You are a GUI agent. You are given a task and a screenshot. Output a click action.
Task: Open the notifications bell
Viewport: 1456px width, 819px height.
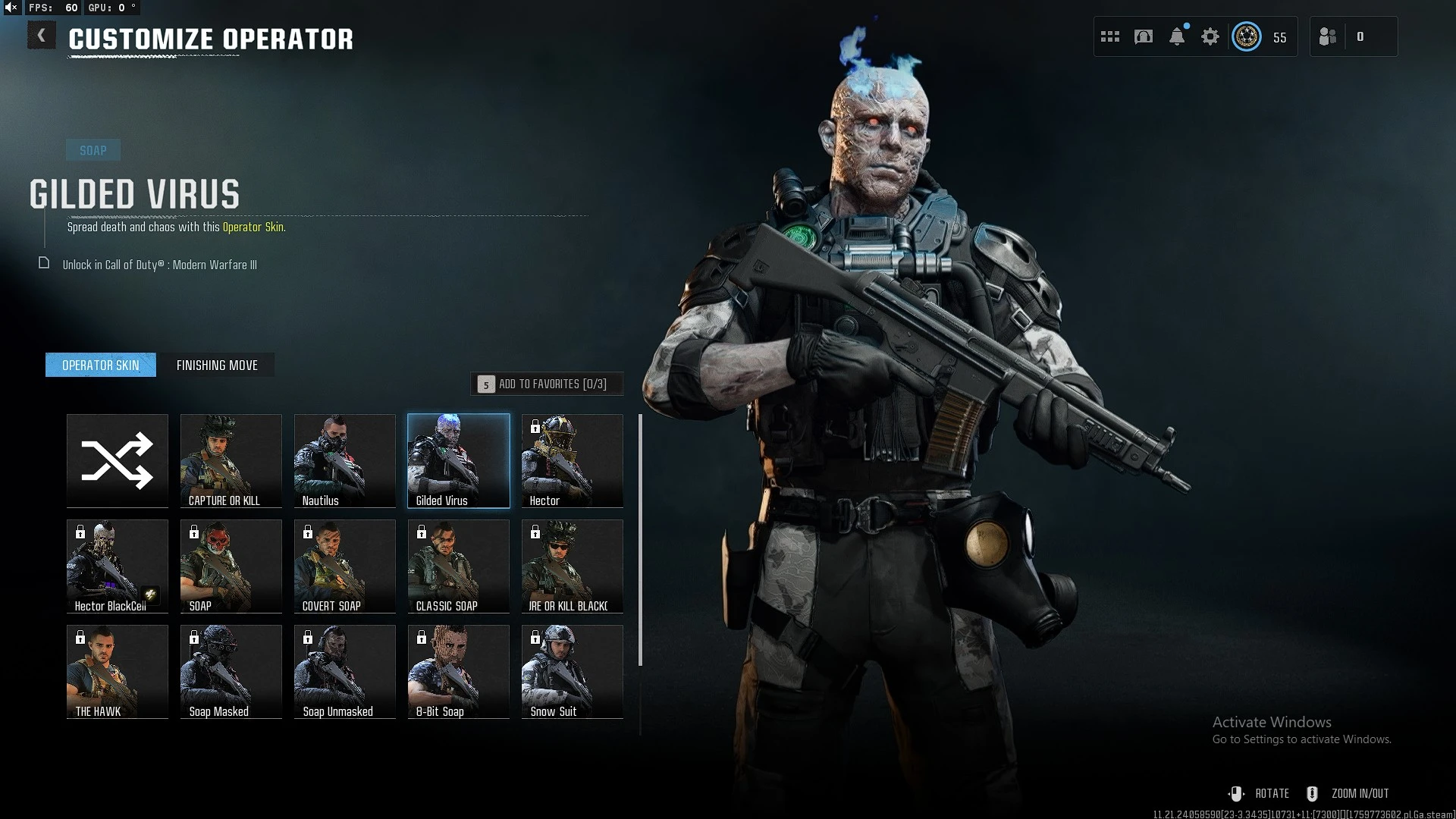tap(1177, 36)
